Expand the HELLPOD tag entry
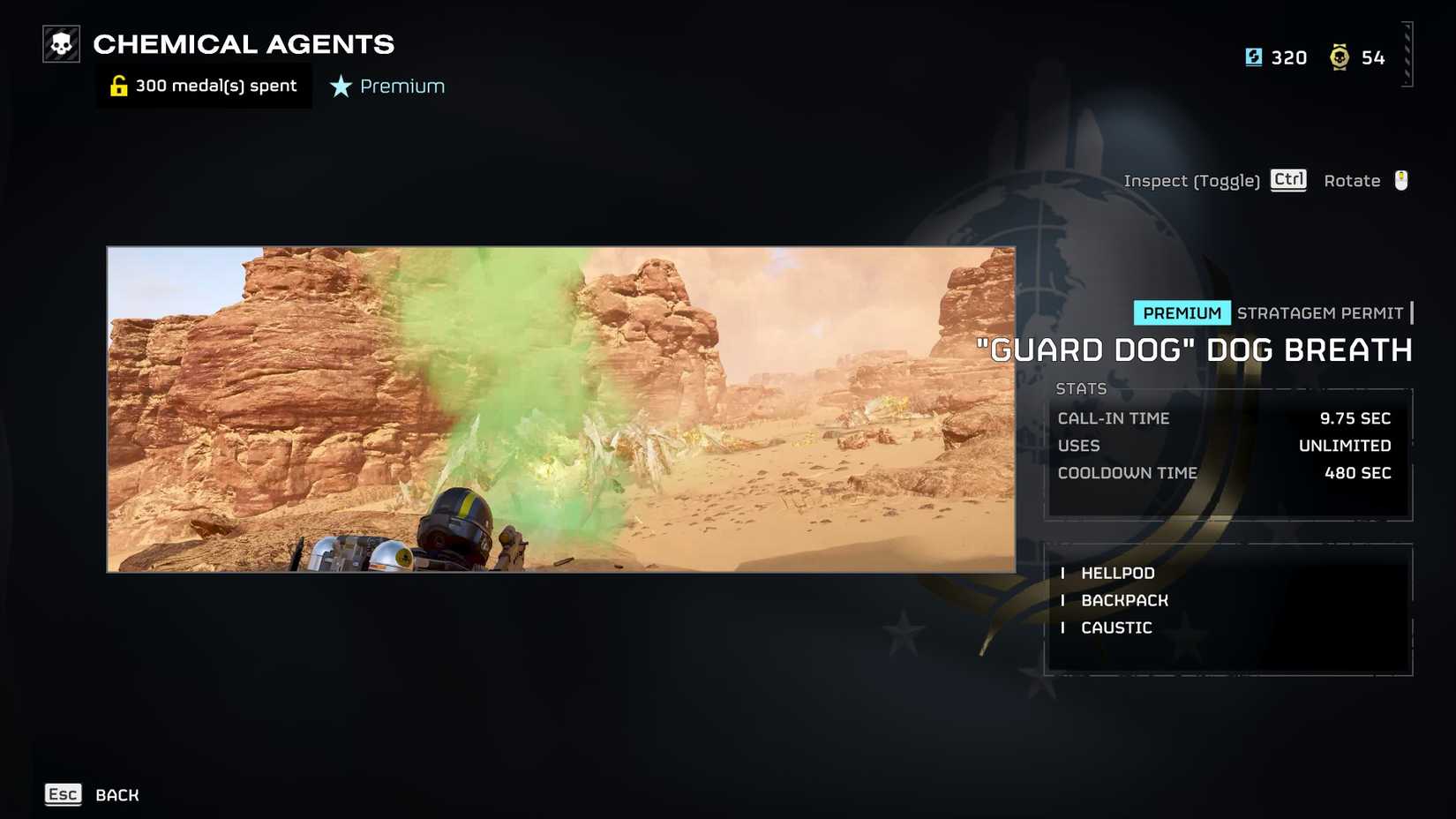This screenshot has width=1456, height=819. (1118, 573)
